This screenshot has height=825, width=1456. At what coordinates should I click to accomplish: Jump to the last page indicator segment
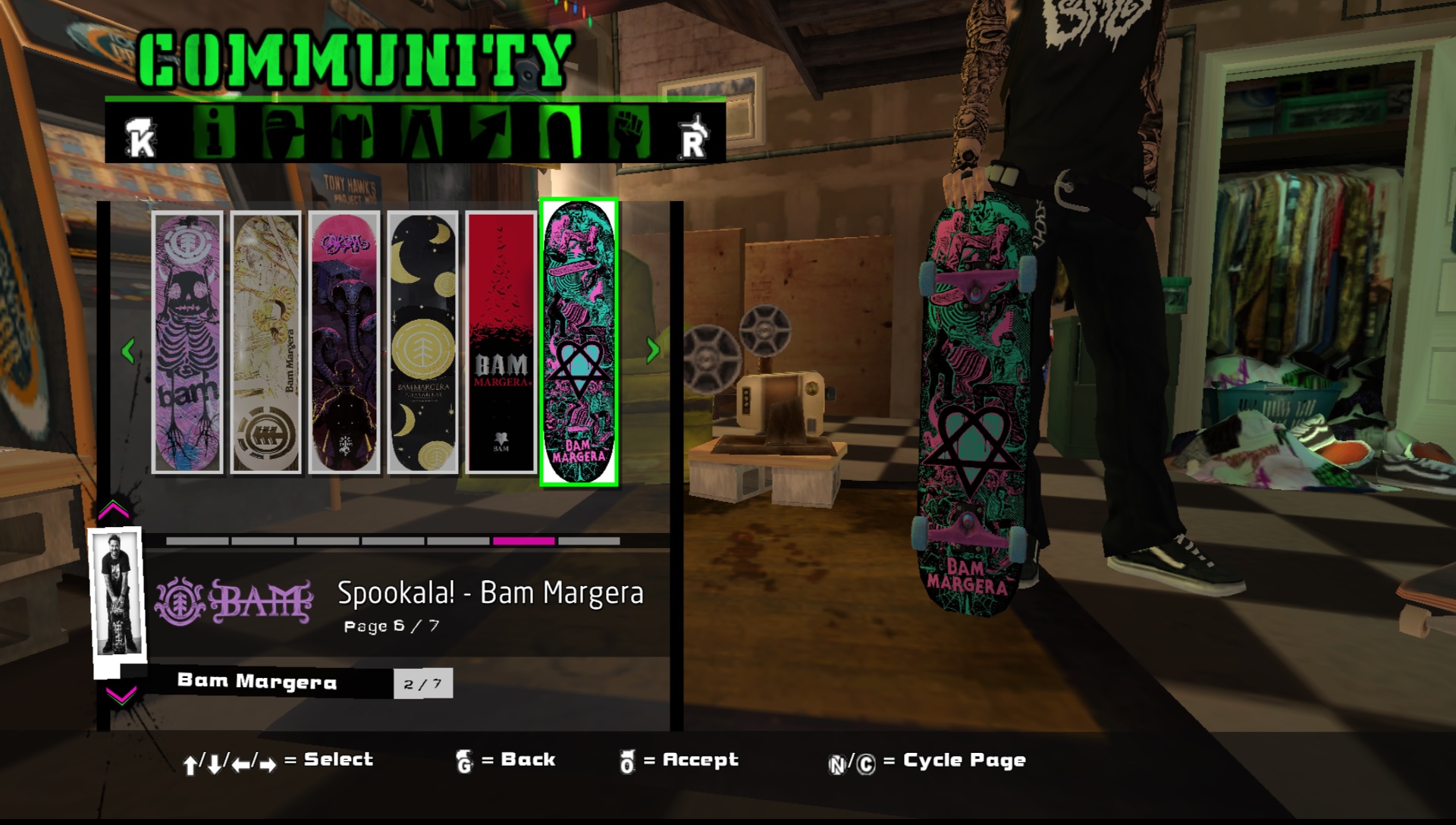(589, 541)
